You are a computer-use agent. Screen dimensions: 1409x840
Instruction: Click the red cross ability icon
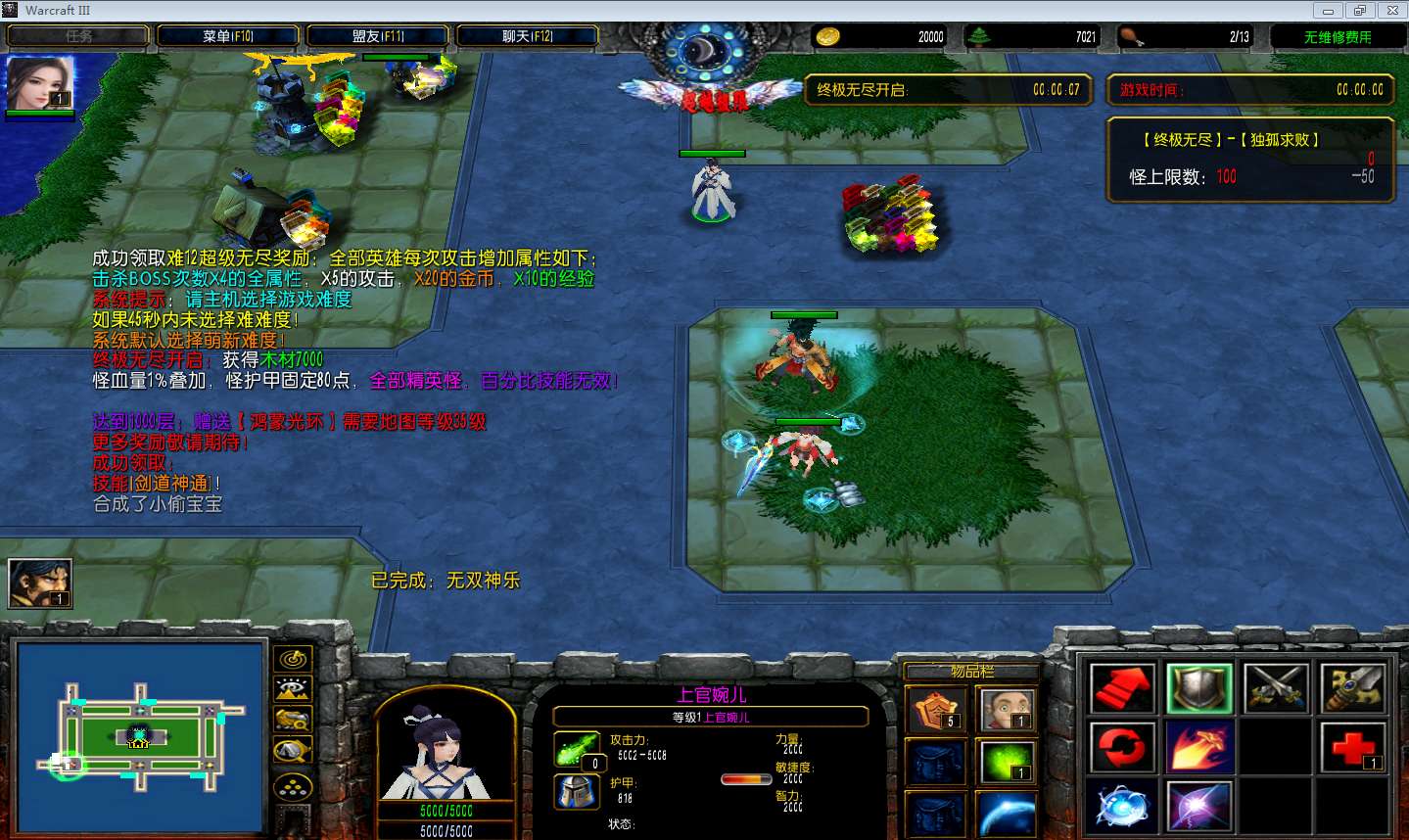pos(1352,748)
